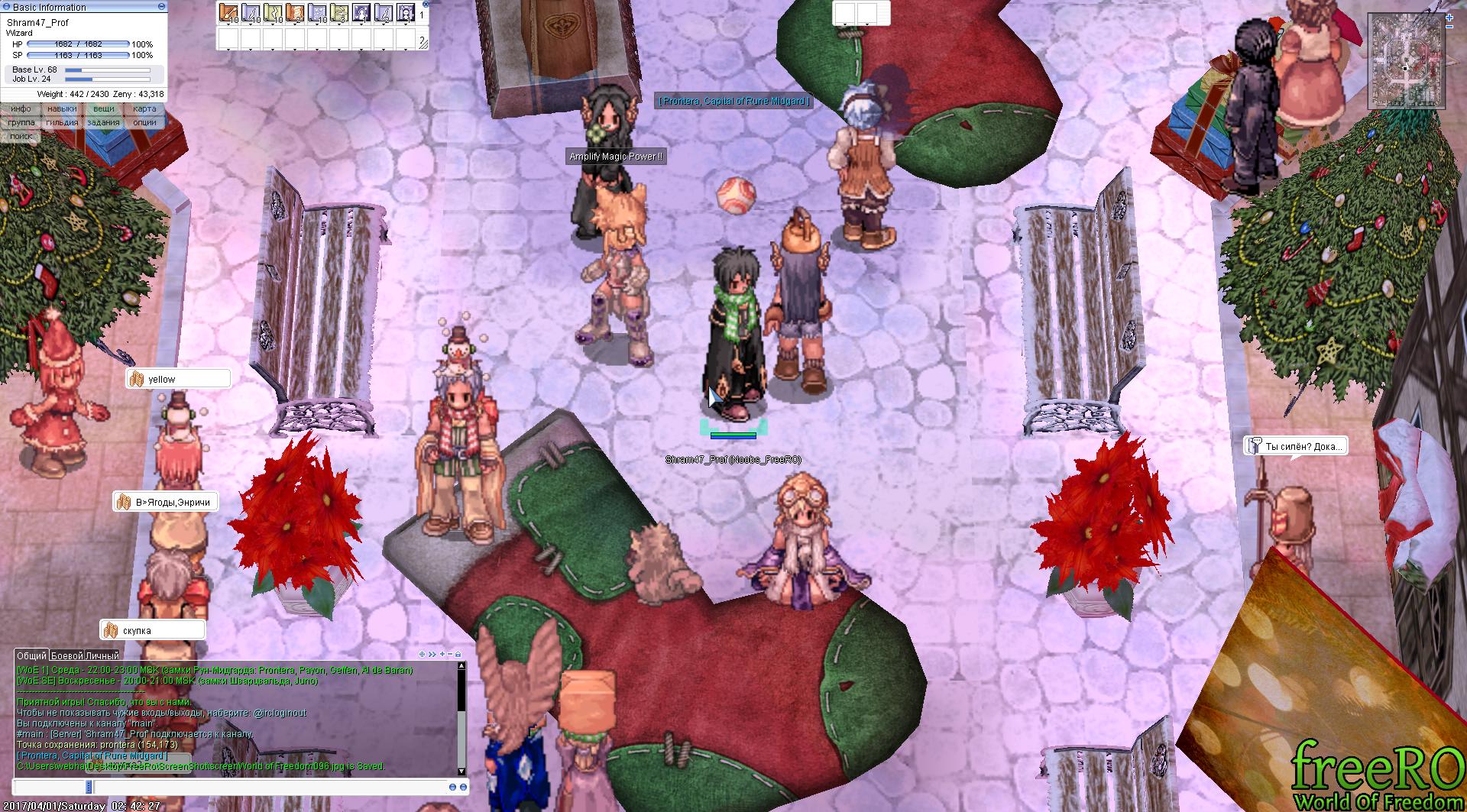Screen dimensions: 1467x812
Task: Switch to the Боевой chat tab
Action: pos(66,655)
